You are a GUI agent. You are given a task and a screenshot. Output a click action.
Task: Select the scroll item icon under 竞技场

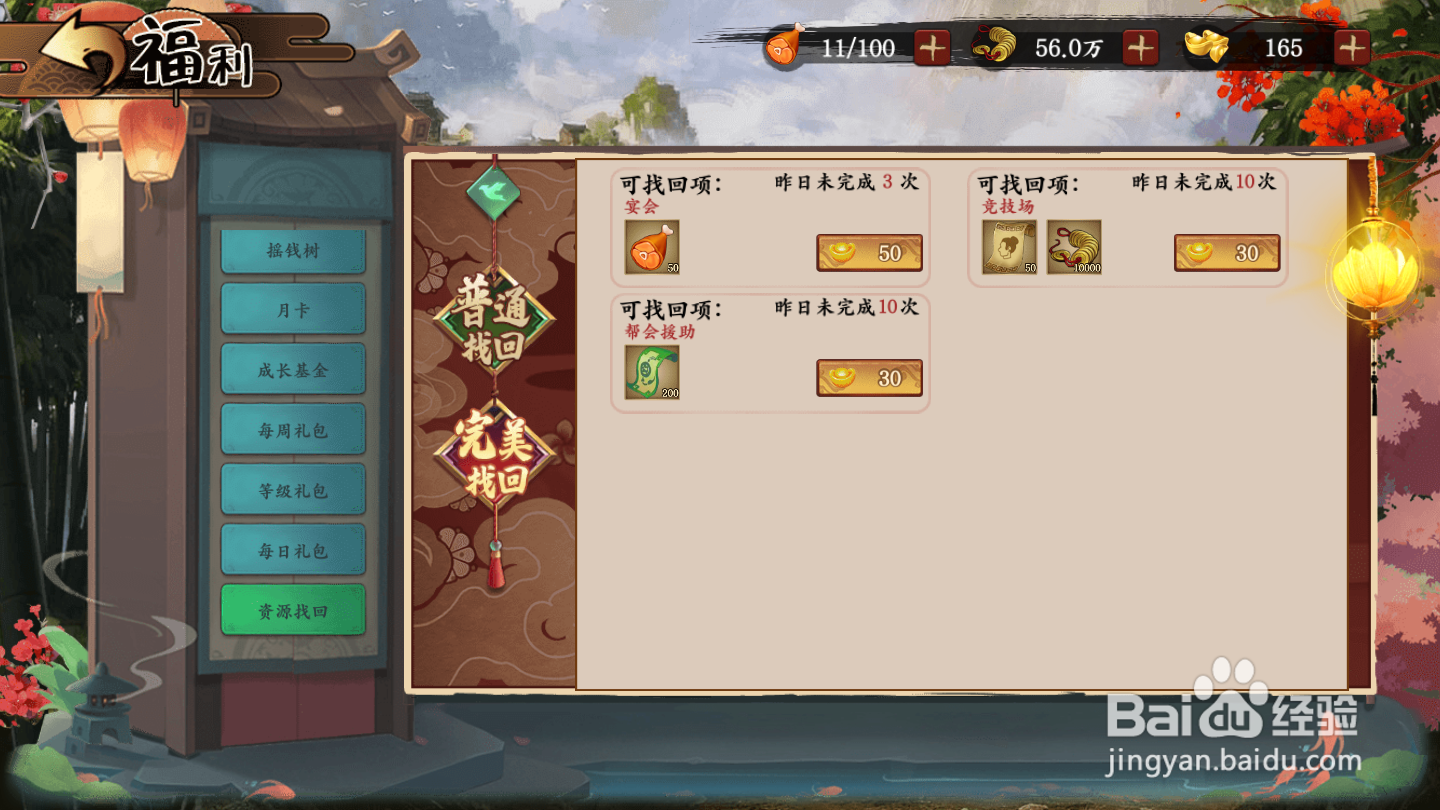1009,245
